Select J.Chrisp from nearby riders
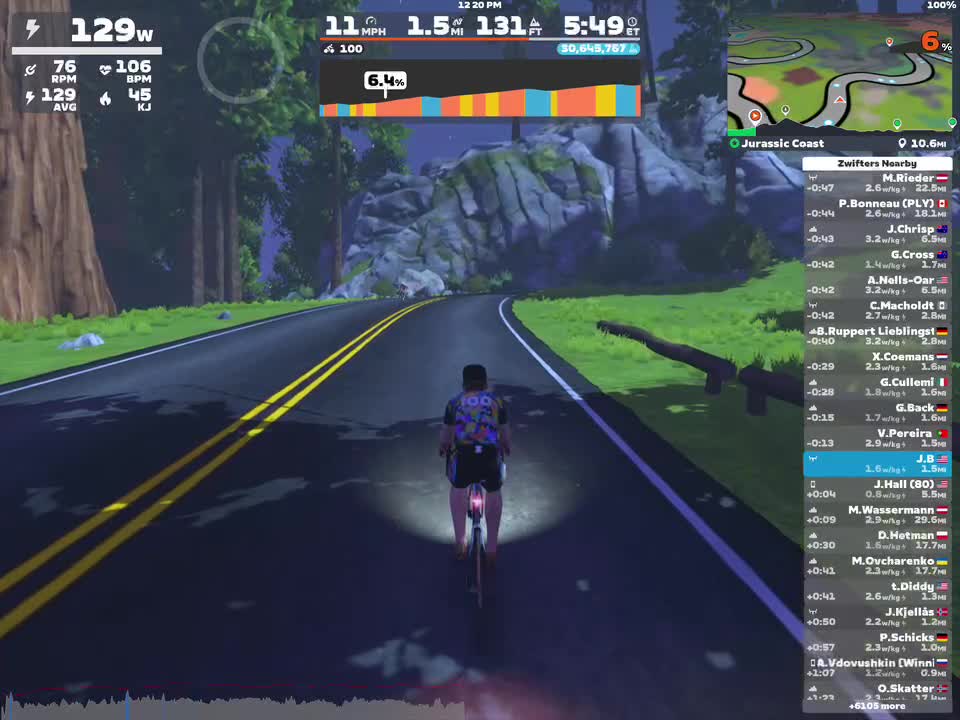Image resolution: width=960 pixels, height=720 pixels. click(877, 234)
